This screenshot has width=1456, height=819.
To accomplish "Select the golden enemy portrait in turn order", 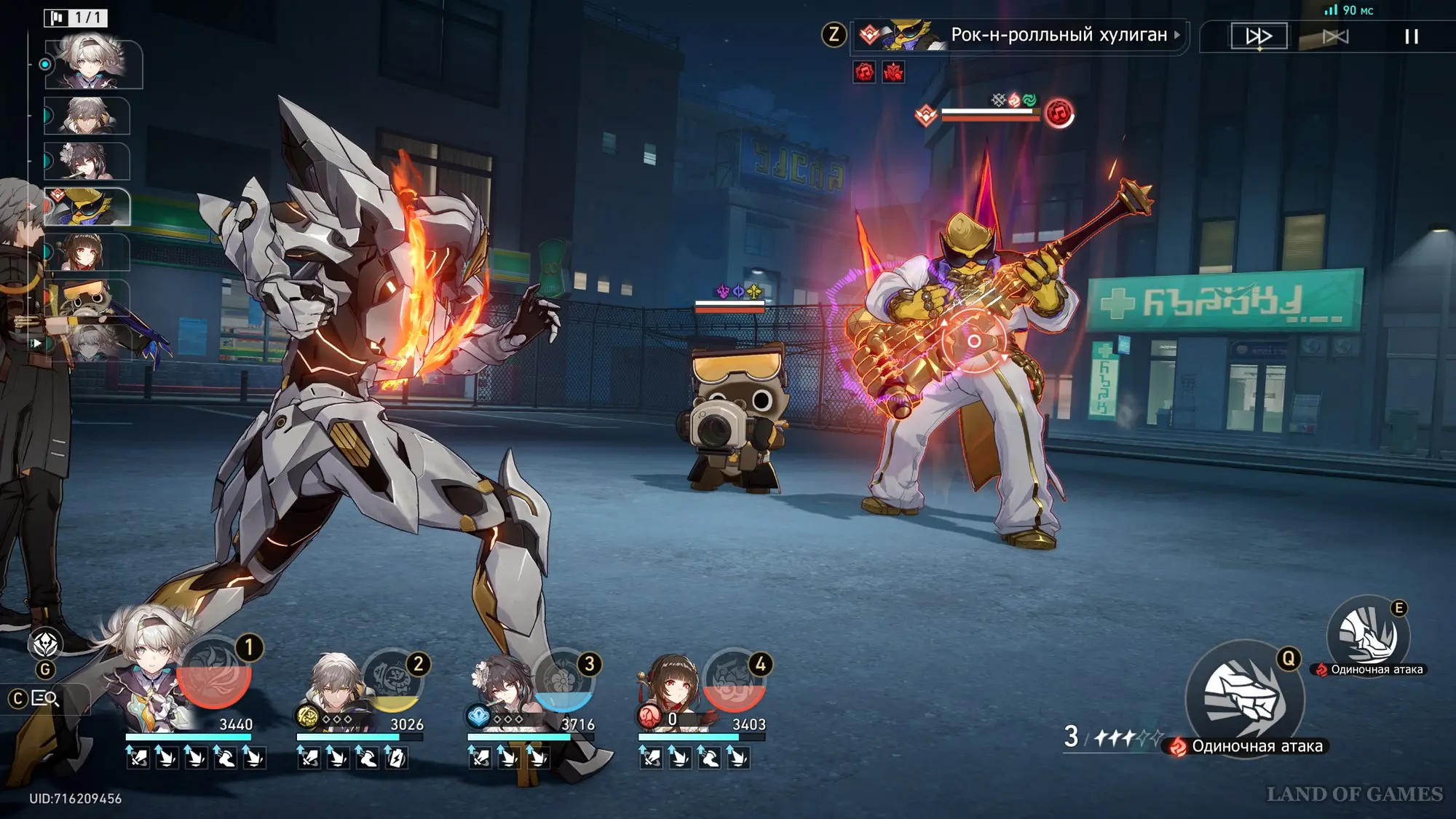I will (87, 207).
